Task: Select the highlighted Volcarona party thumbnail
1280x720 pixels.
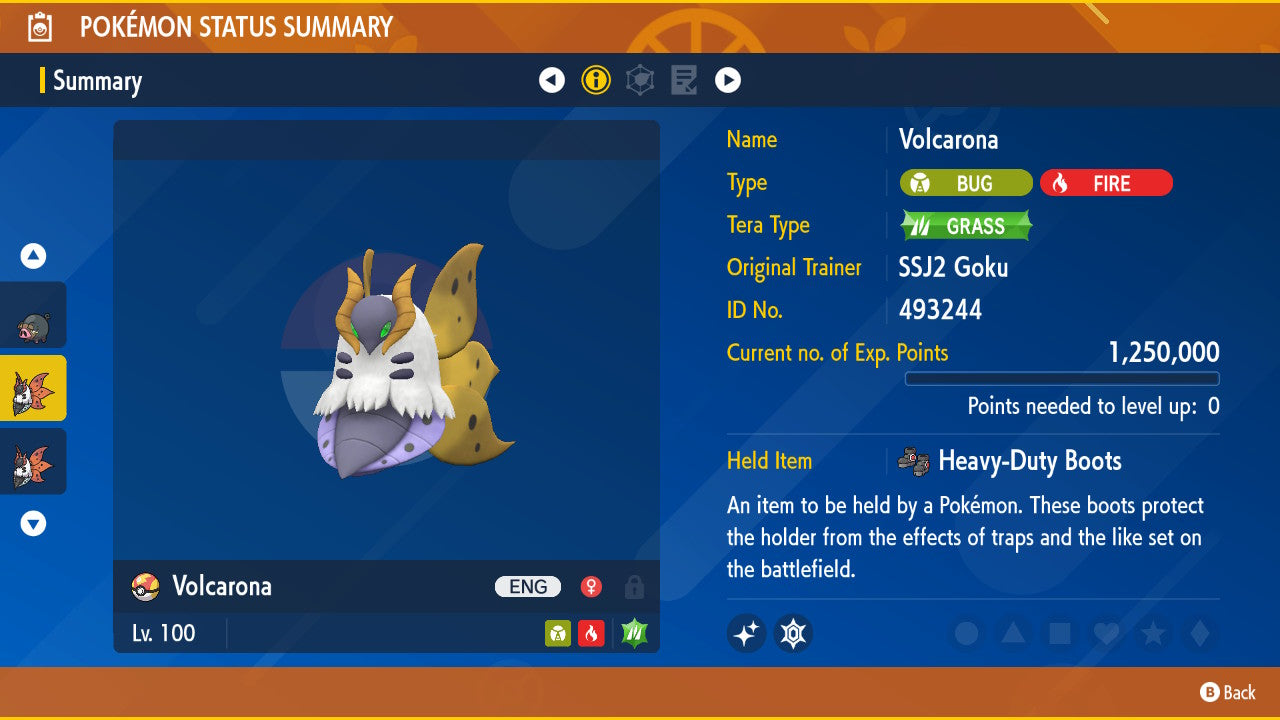Action: [33, 388]
